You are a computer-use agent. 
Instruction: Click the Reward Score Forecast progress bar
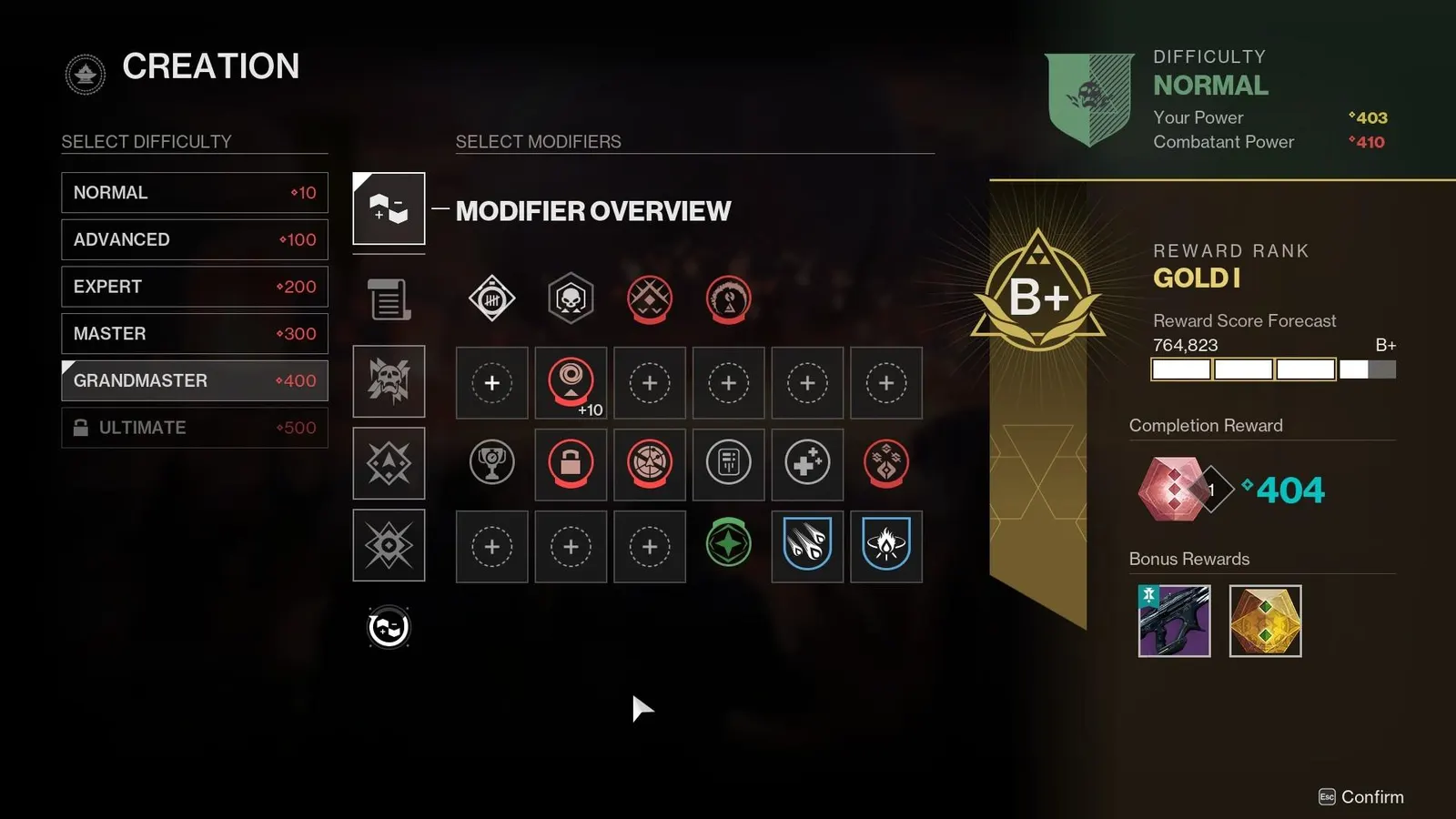[1274, 369]
